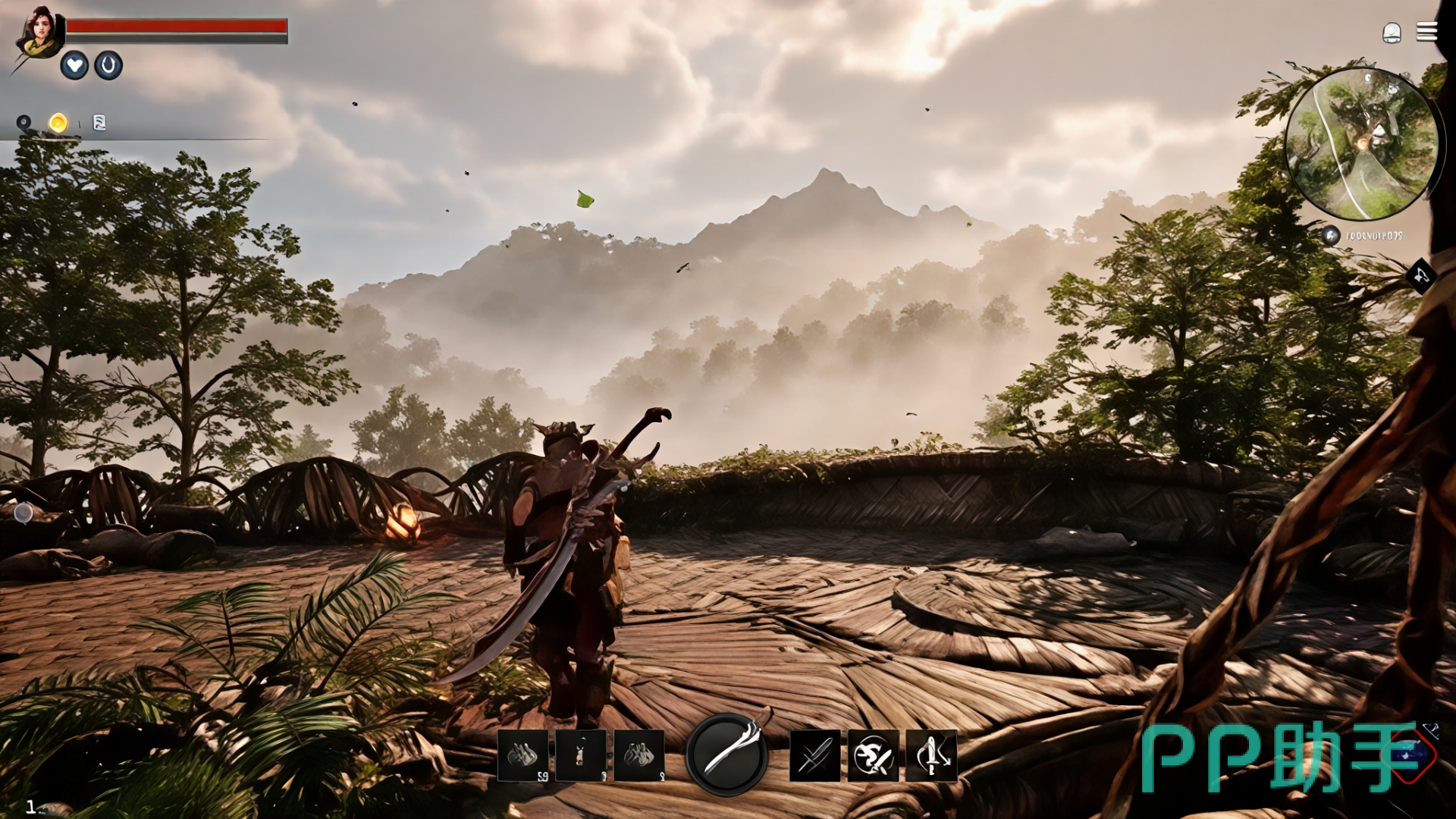Open the hamburger menu at top right
The width and height of the screenshot is (1456, 819).
pos(1426,32)
